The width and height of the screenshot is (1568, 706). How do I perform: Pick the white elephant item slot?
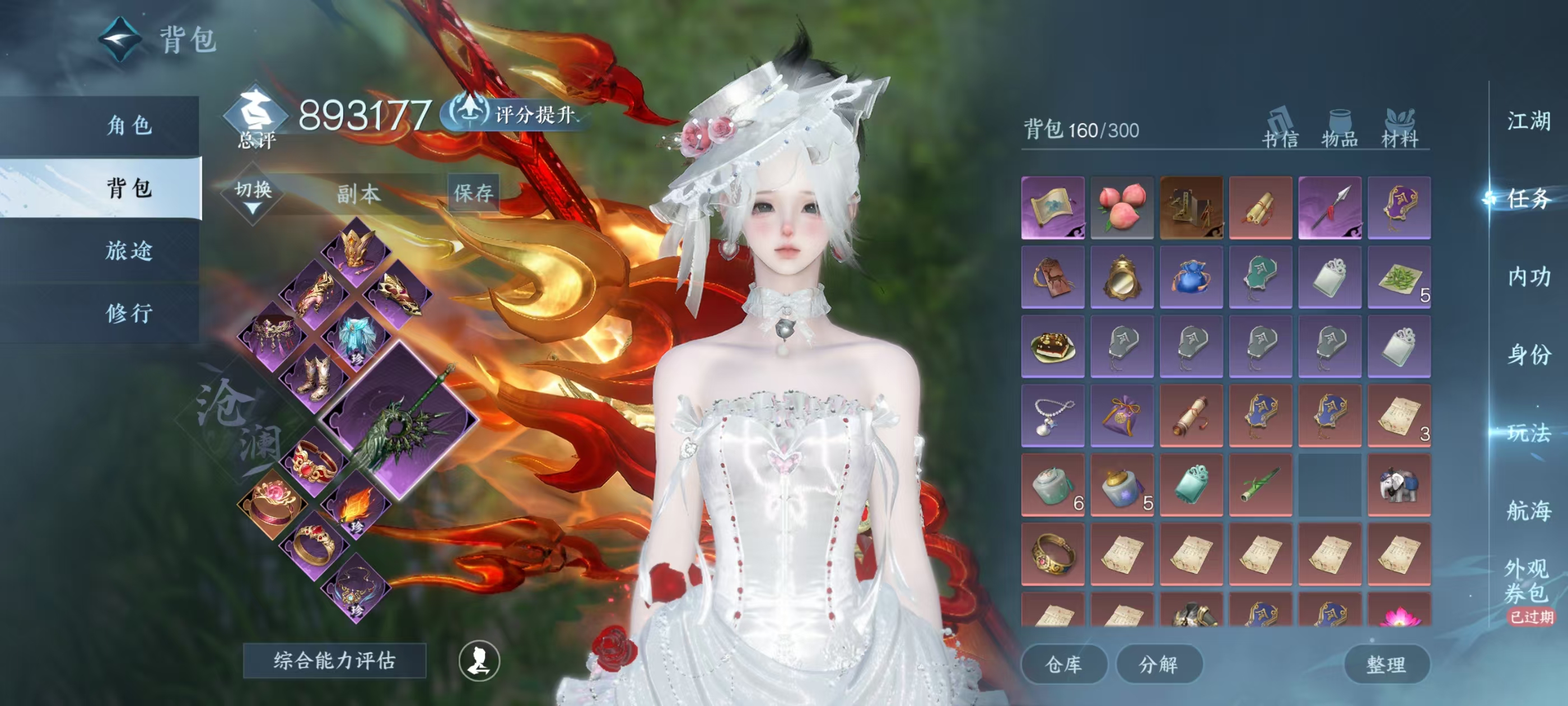tap(1399, 485)
